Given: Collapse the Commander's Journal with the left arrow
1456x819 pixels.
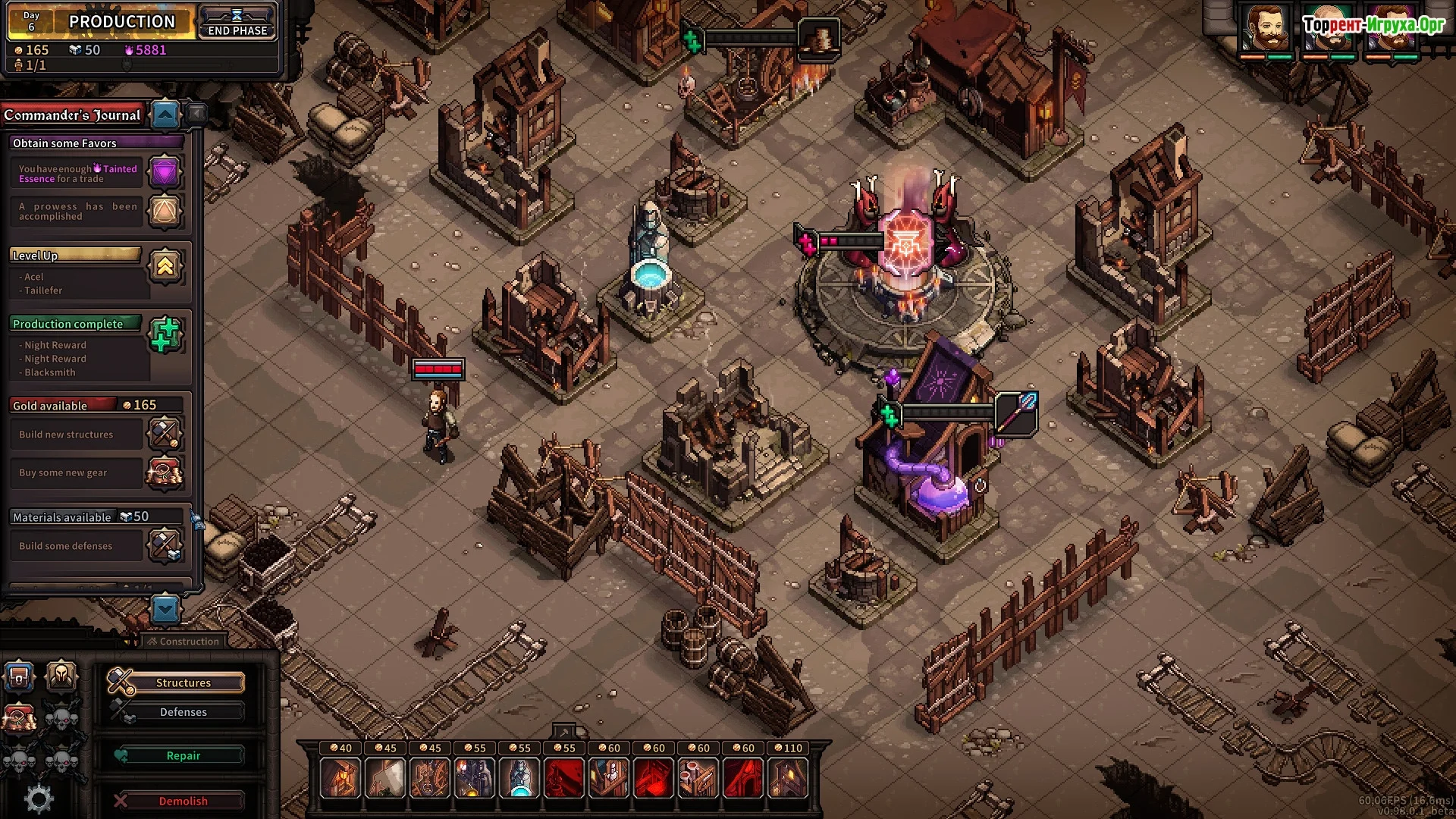Looking at the screenshot, I should (x=196, y=114).
